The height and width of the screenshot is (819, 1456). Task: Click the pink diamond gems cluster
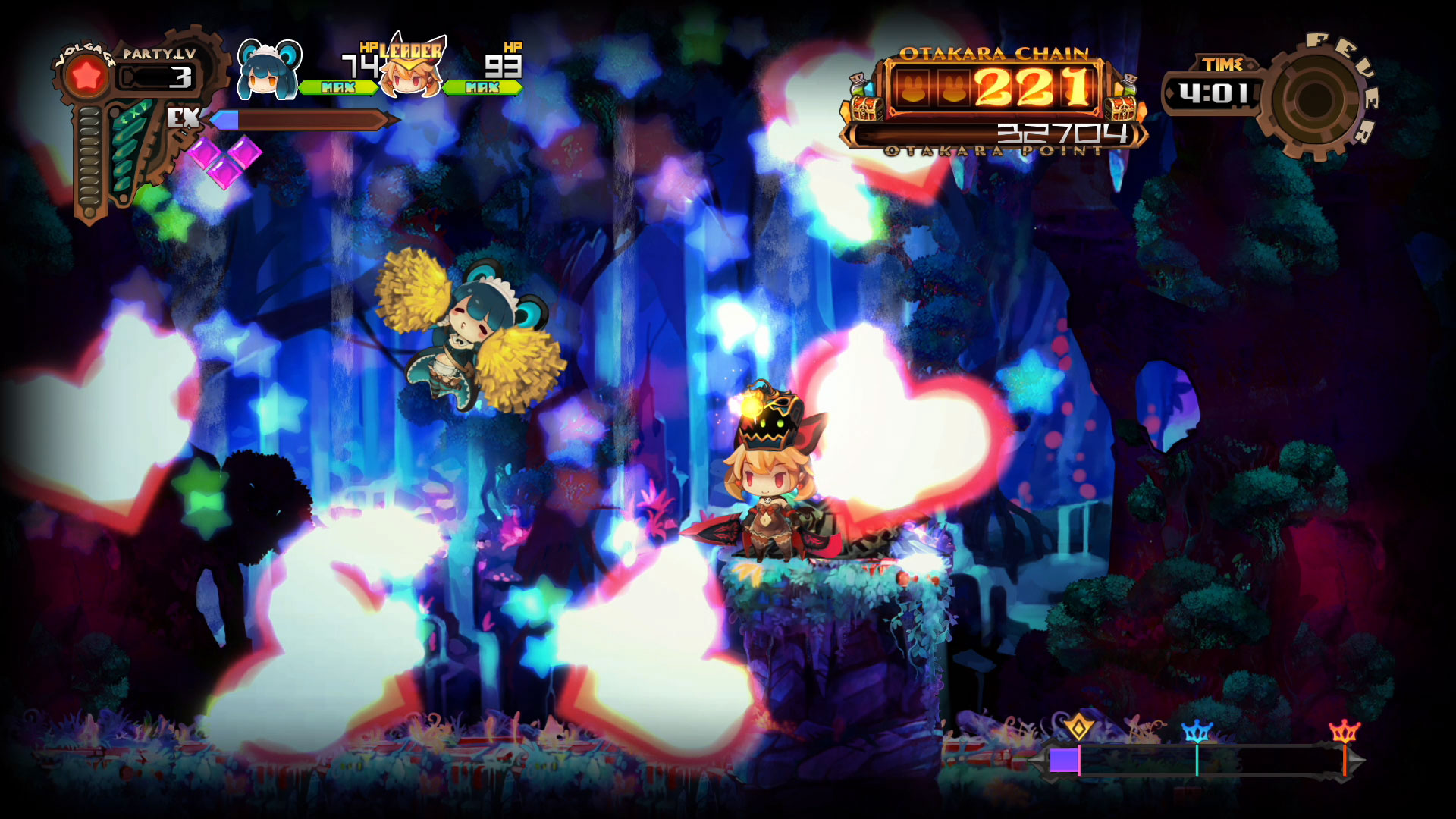point(224,160)
